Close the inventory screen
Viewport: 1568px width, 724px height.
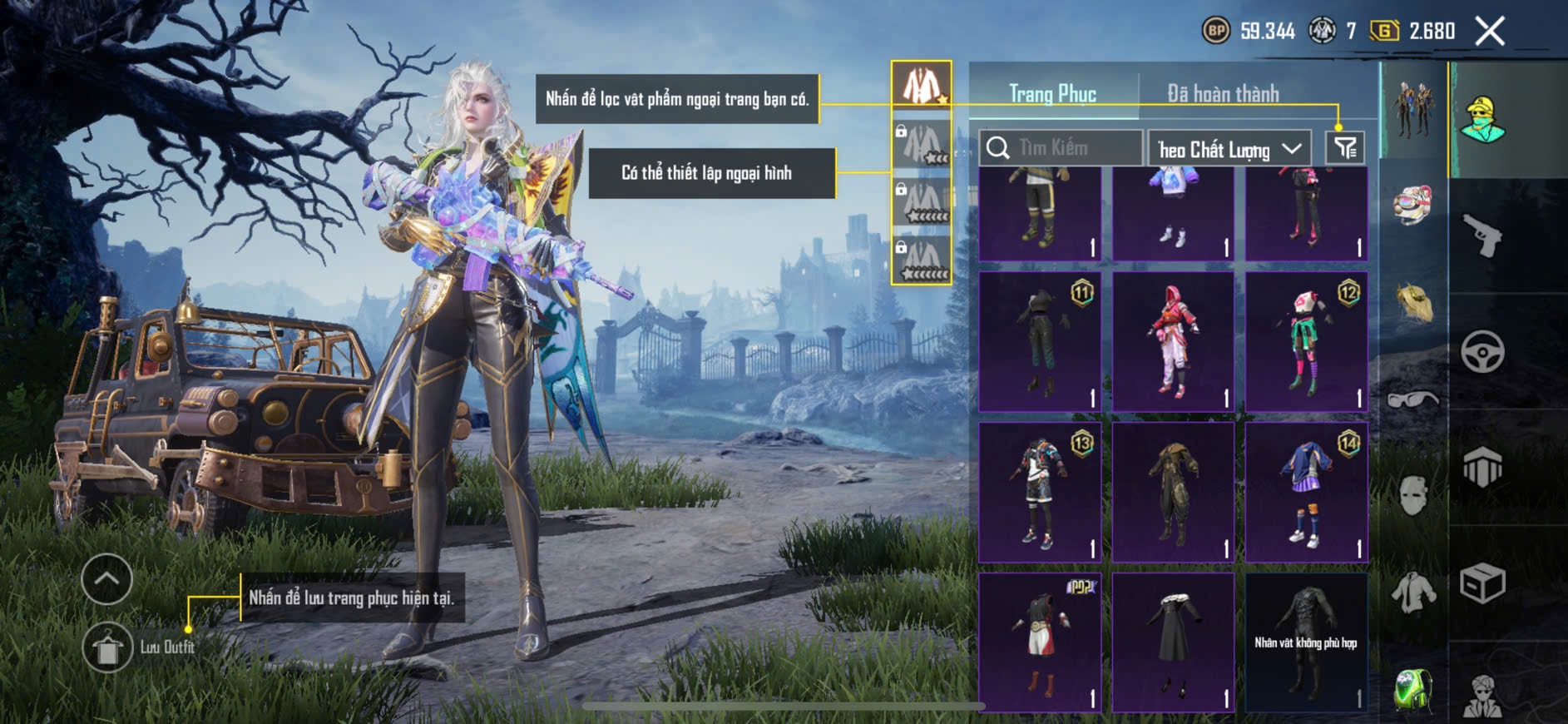coord(1489,32)
